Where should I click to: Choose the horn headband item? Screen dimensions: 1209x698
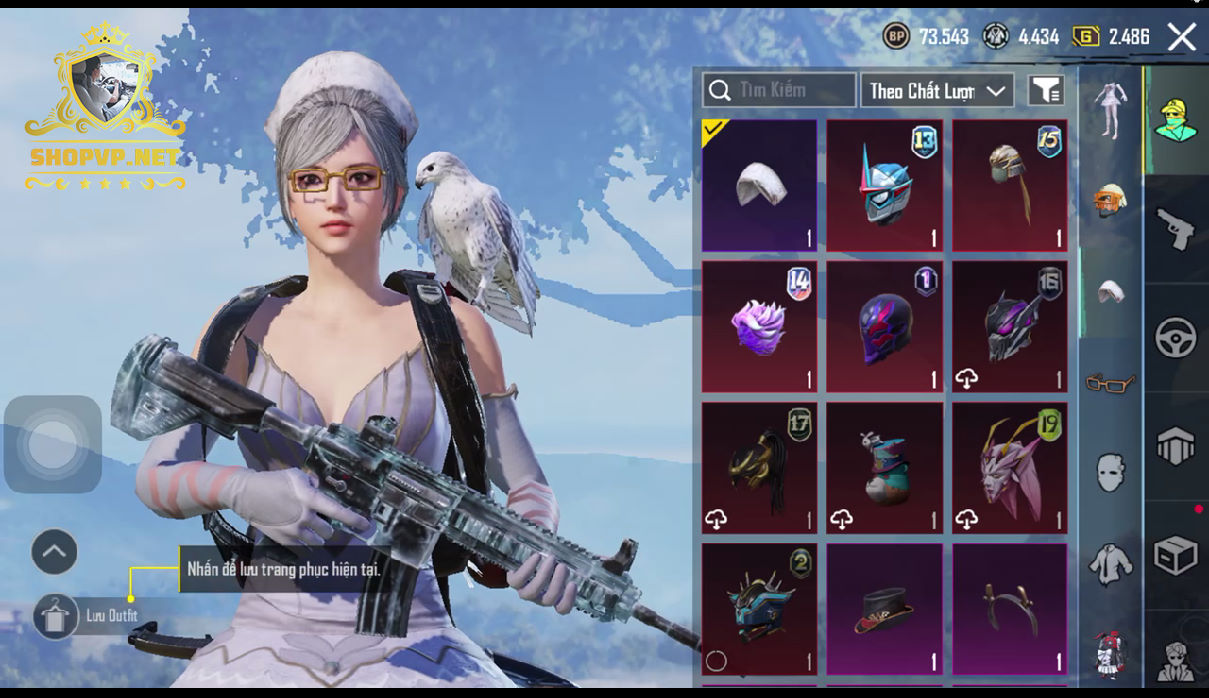(x=1009, y=609)
